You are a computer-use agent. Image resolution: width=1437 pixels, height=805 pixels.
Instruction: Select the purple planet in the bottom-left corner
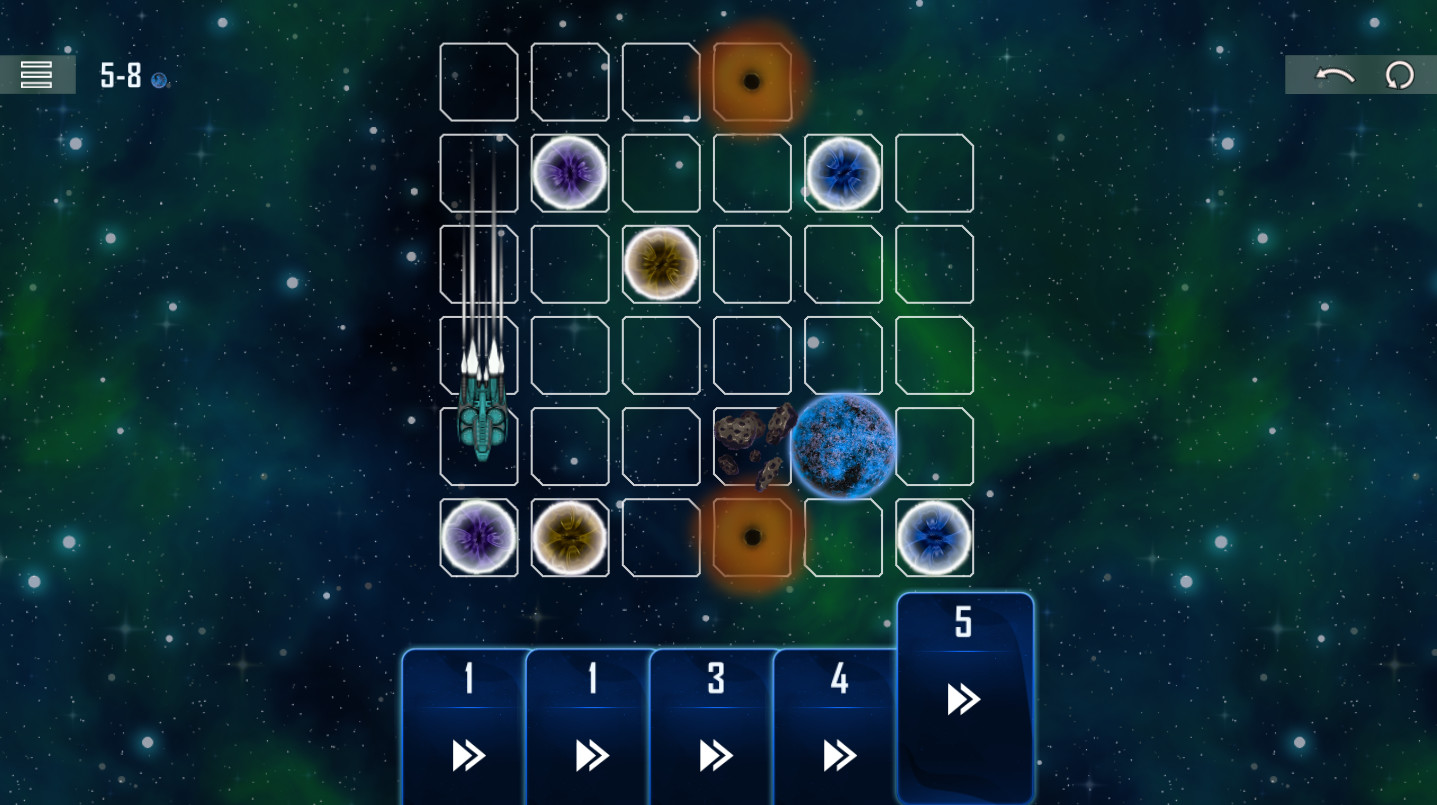tap(479, 537)
